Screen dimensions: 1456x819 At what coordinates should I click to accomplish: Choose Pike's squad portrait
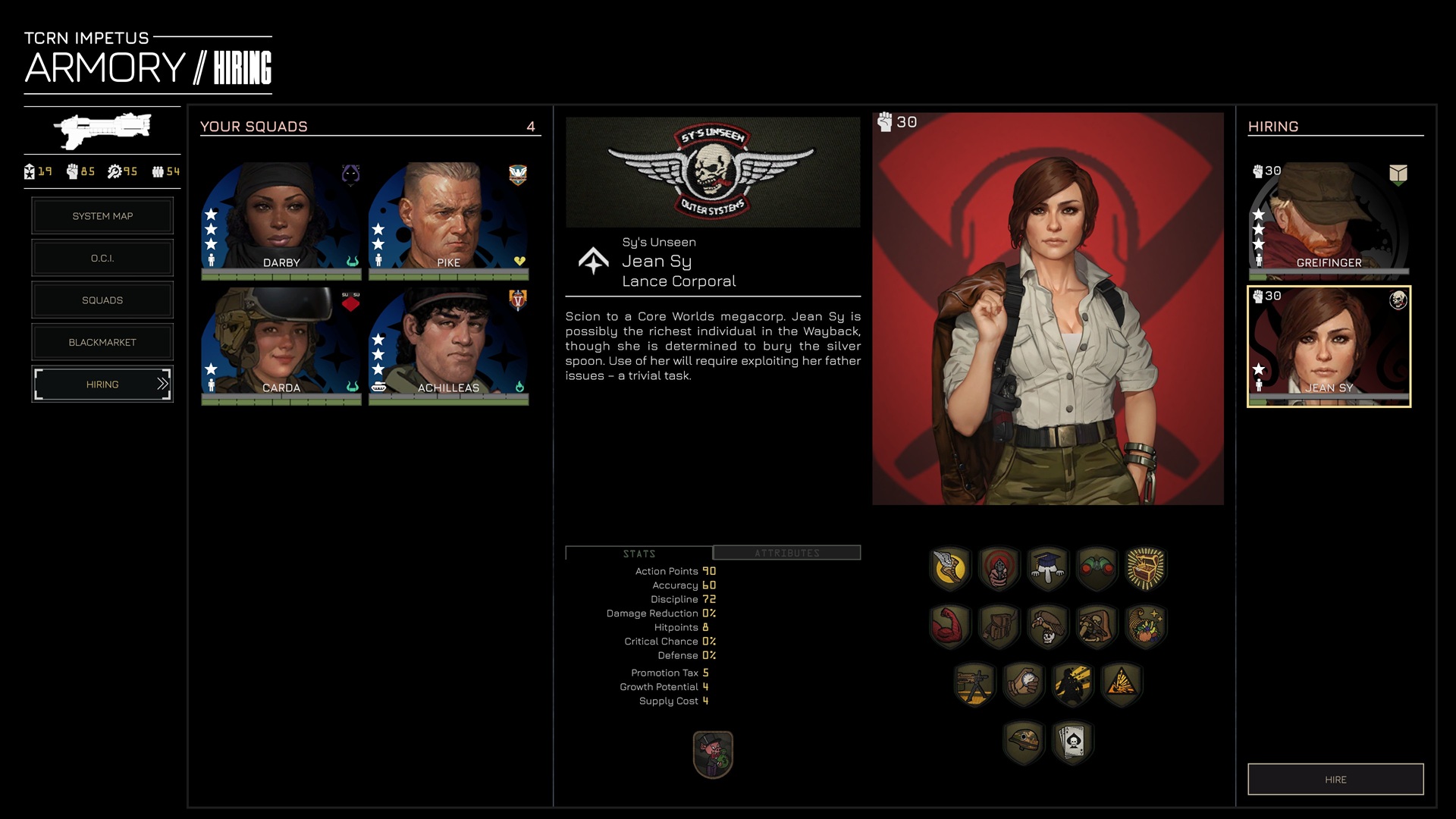click(448, 216)
